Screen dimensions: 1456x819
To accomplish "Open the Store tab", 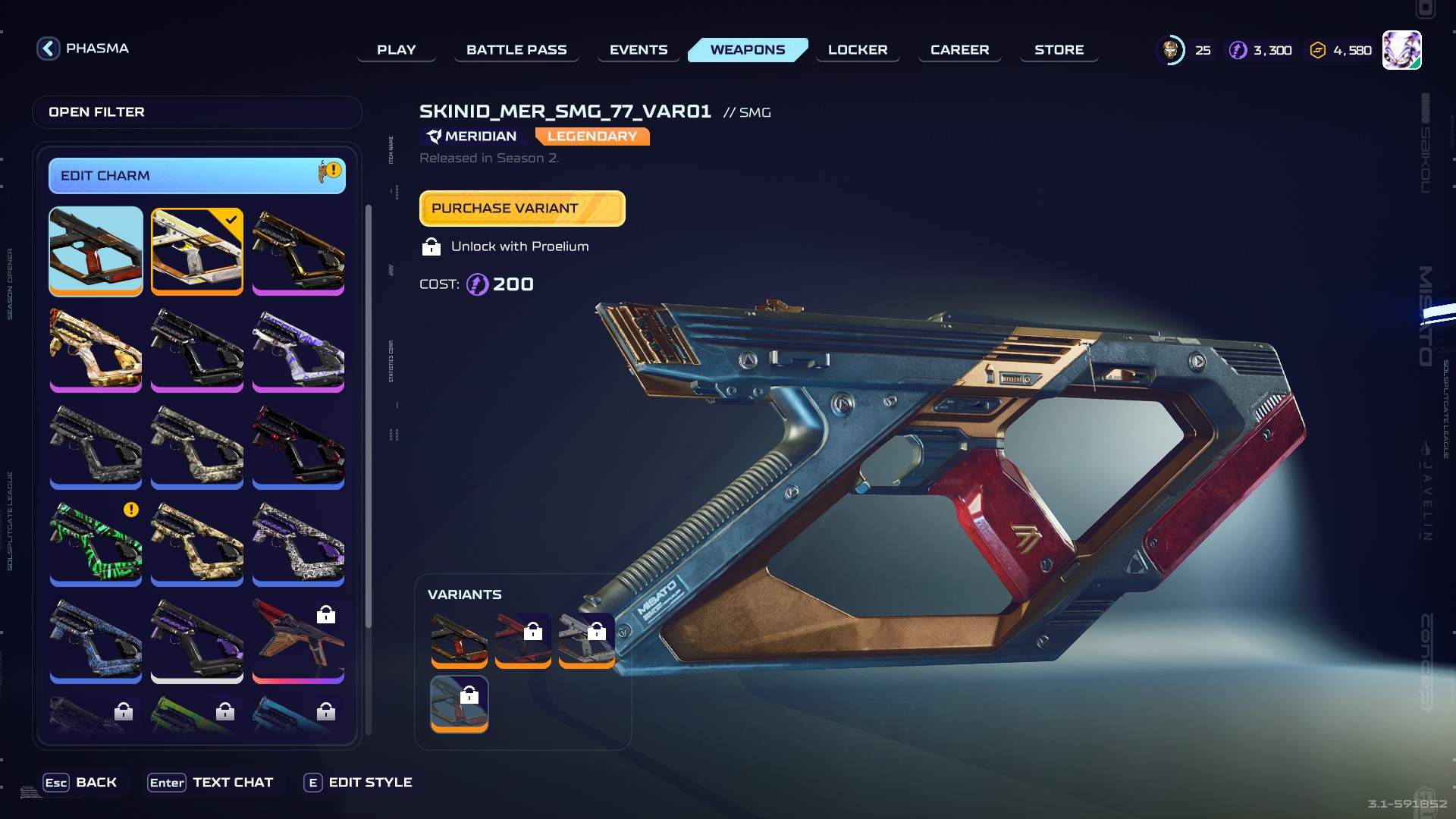I will coord(1059,50).
